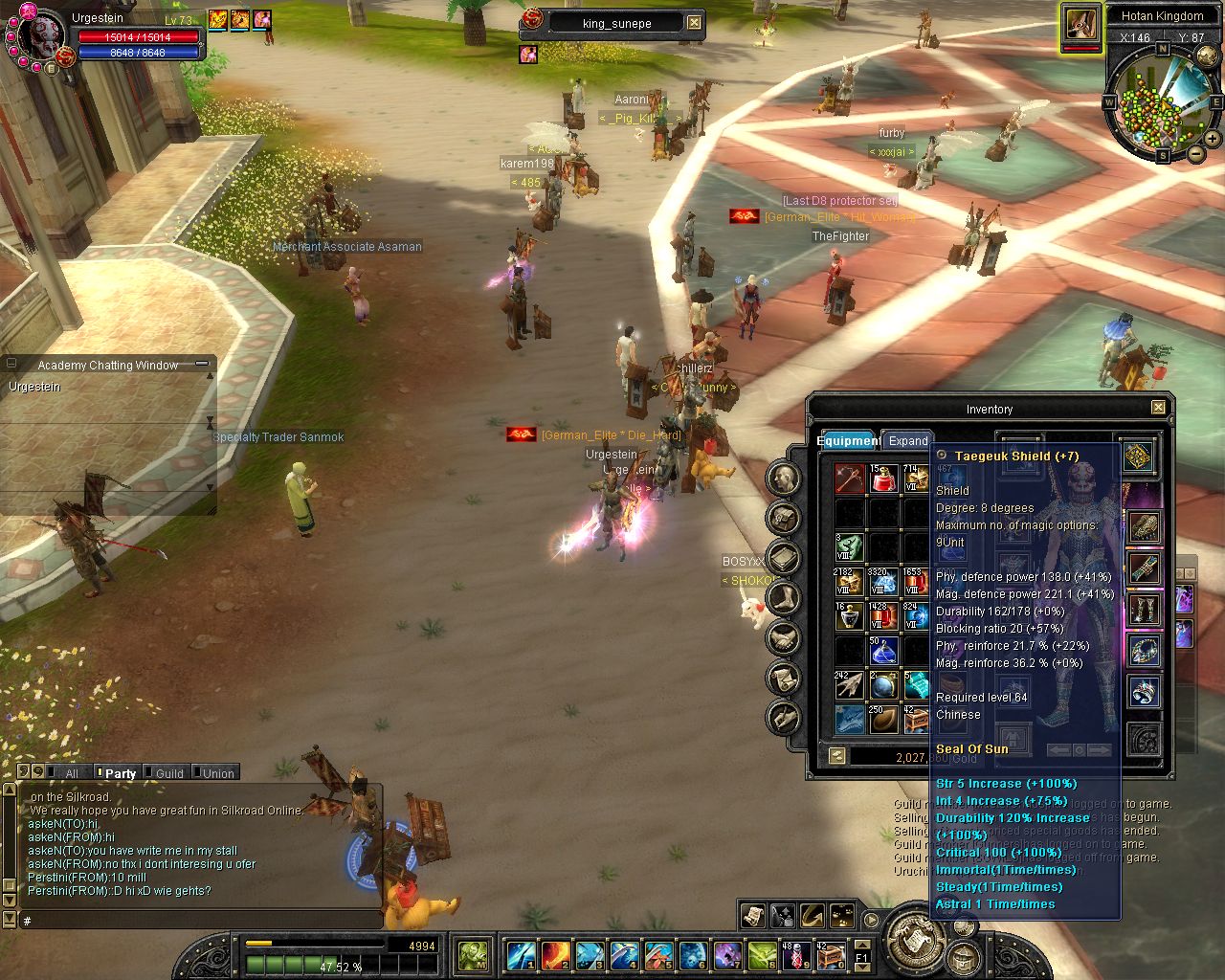Image resolution: width=1225 pixels, height=980 pixels.
Task: Close the Inventory window
Action: pos(1158,408)
